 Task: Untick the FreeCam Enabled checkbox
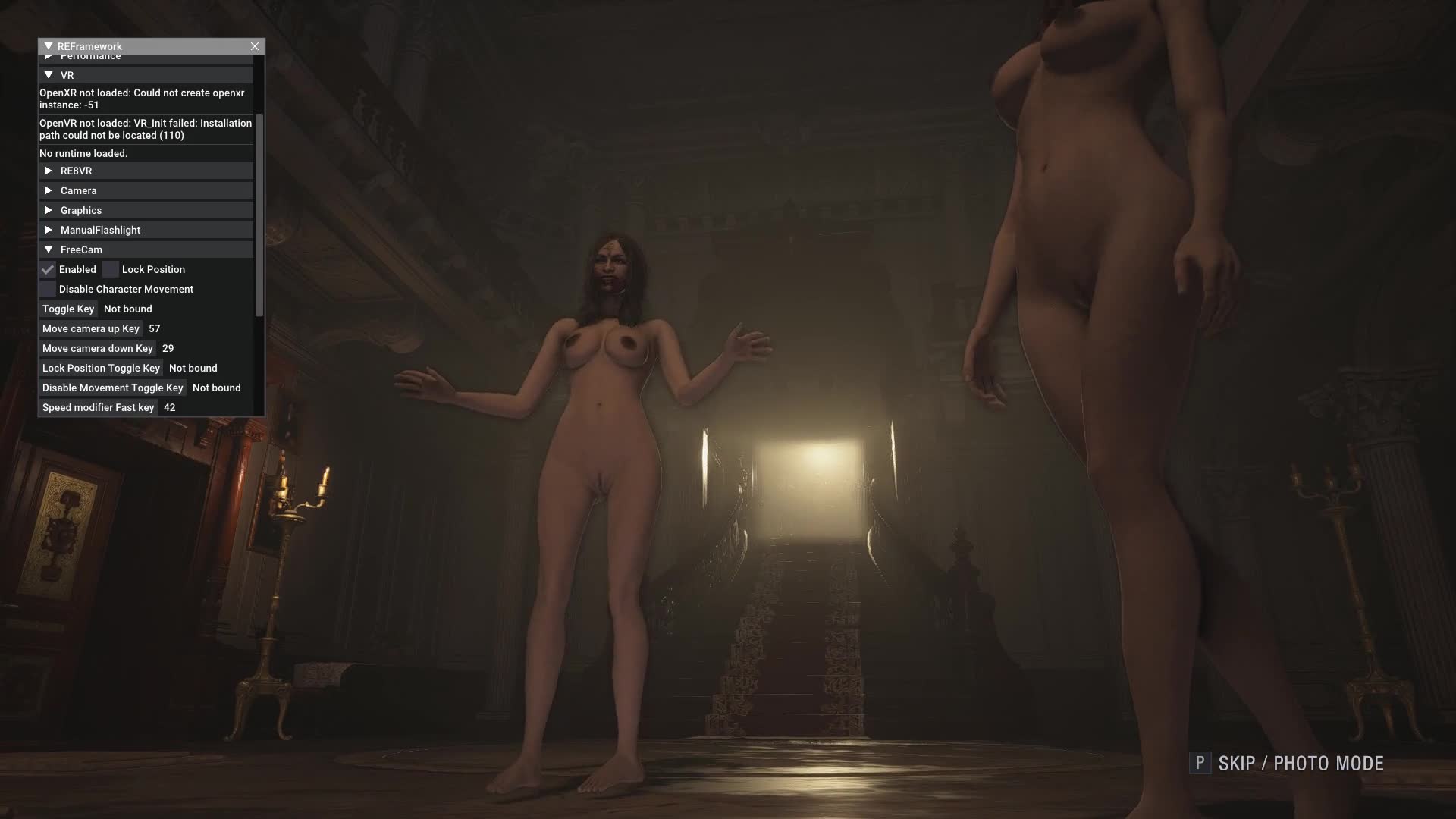(48, 269)
